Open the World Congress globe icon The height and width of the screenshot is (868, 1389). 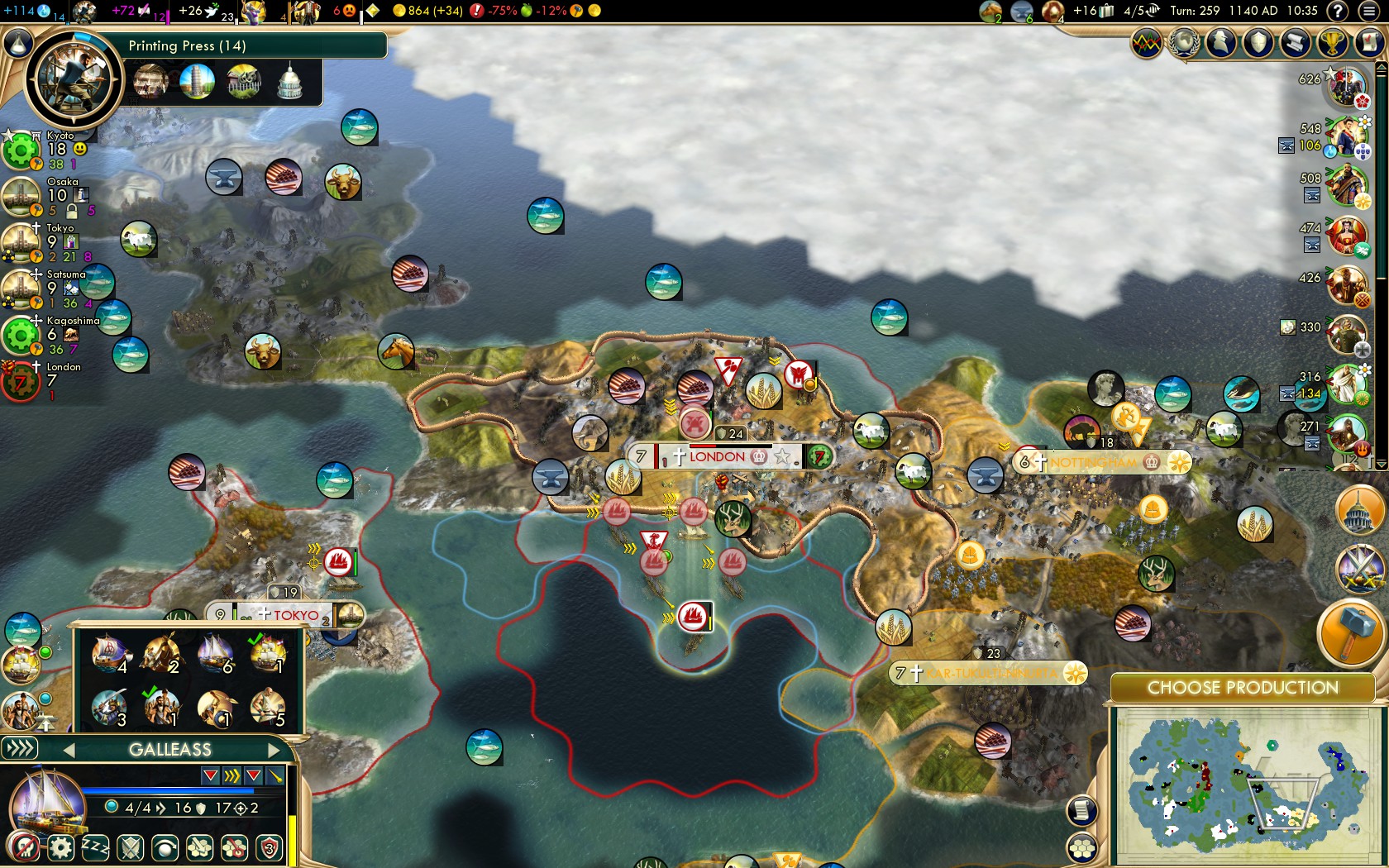coord(1184,43)
